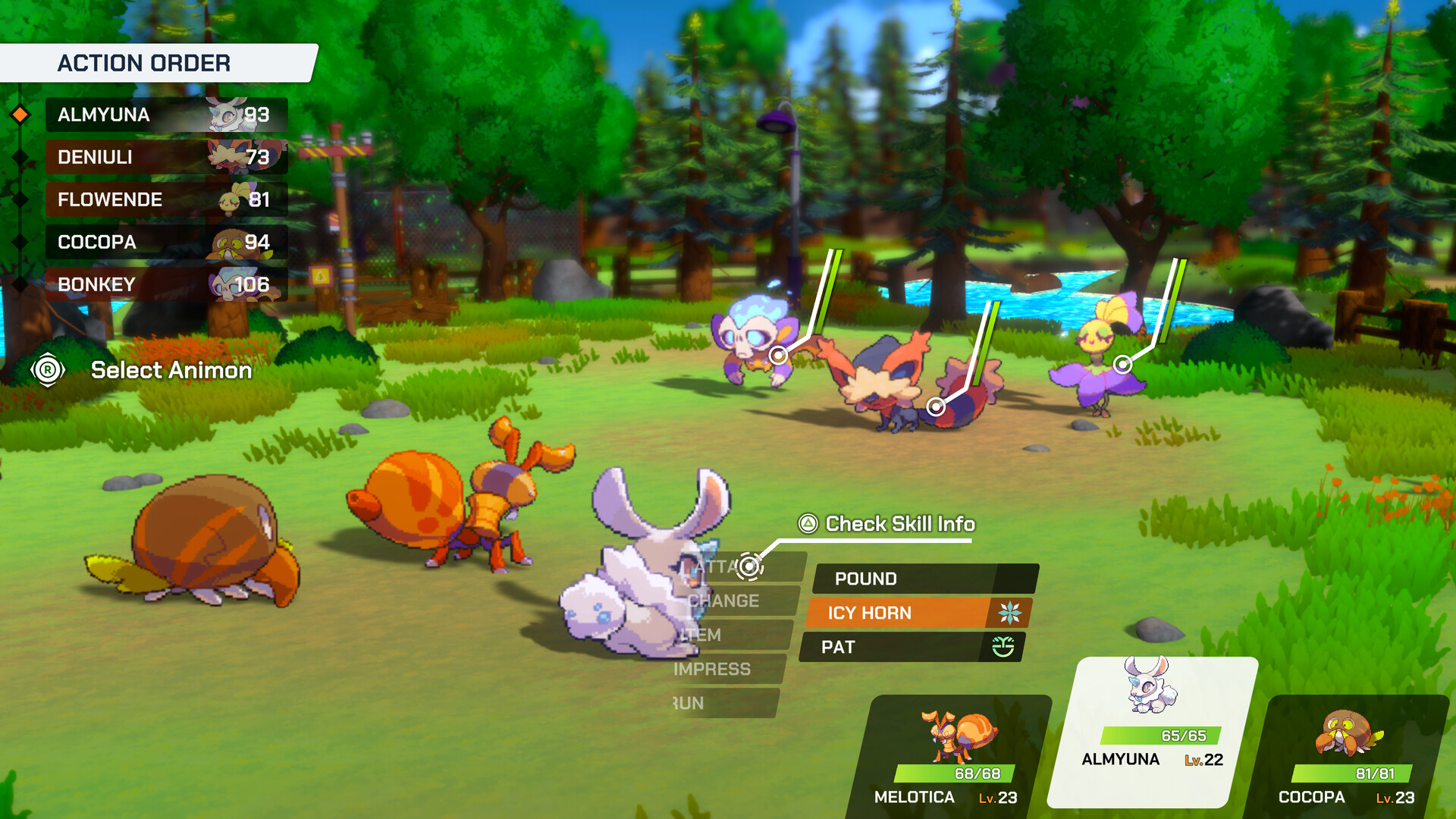Select Almyuna in the action order

[x=165, y=115]
